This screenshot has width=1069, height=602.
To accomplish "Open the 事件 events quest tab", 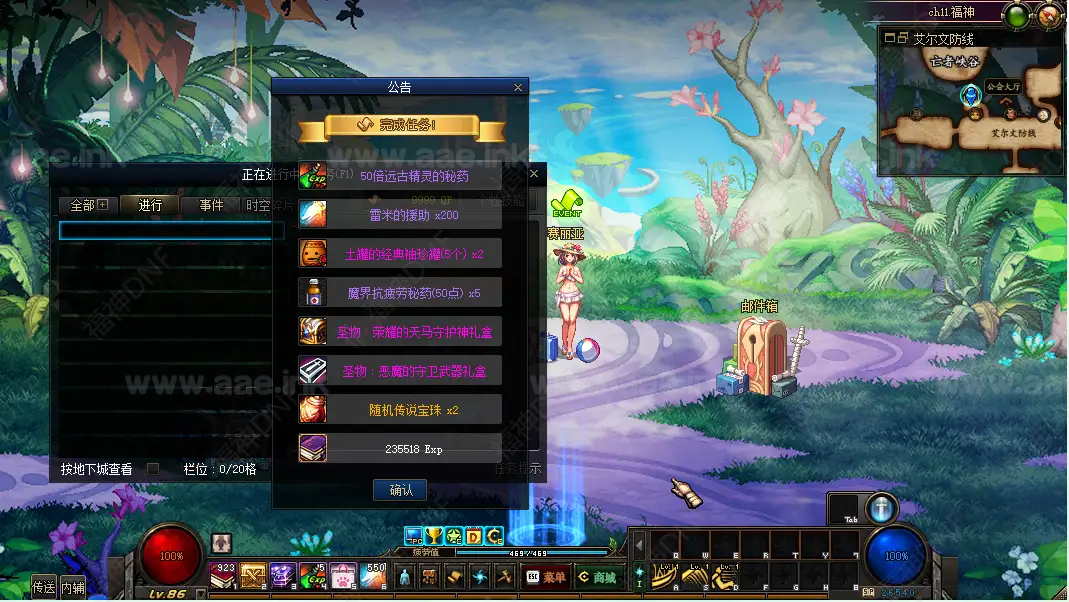I will [211, 205].
